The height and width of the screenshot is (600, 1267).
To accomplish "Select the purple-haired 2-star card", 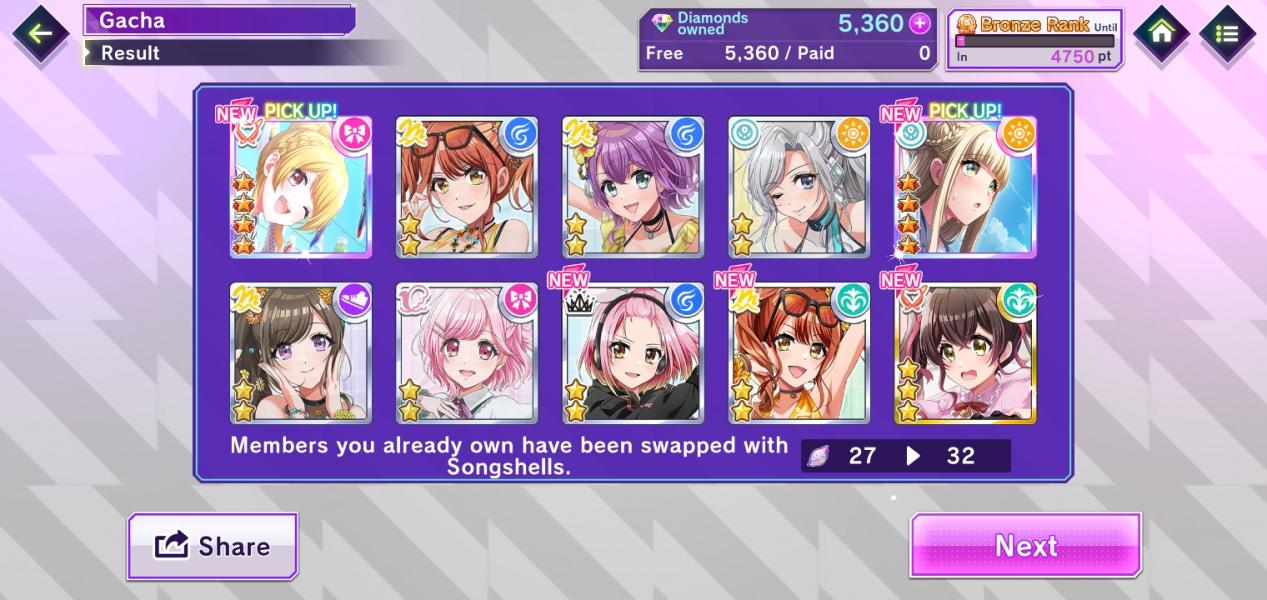I will [x=633, y=187].
